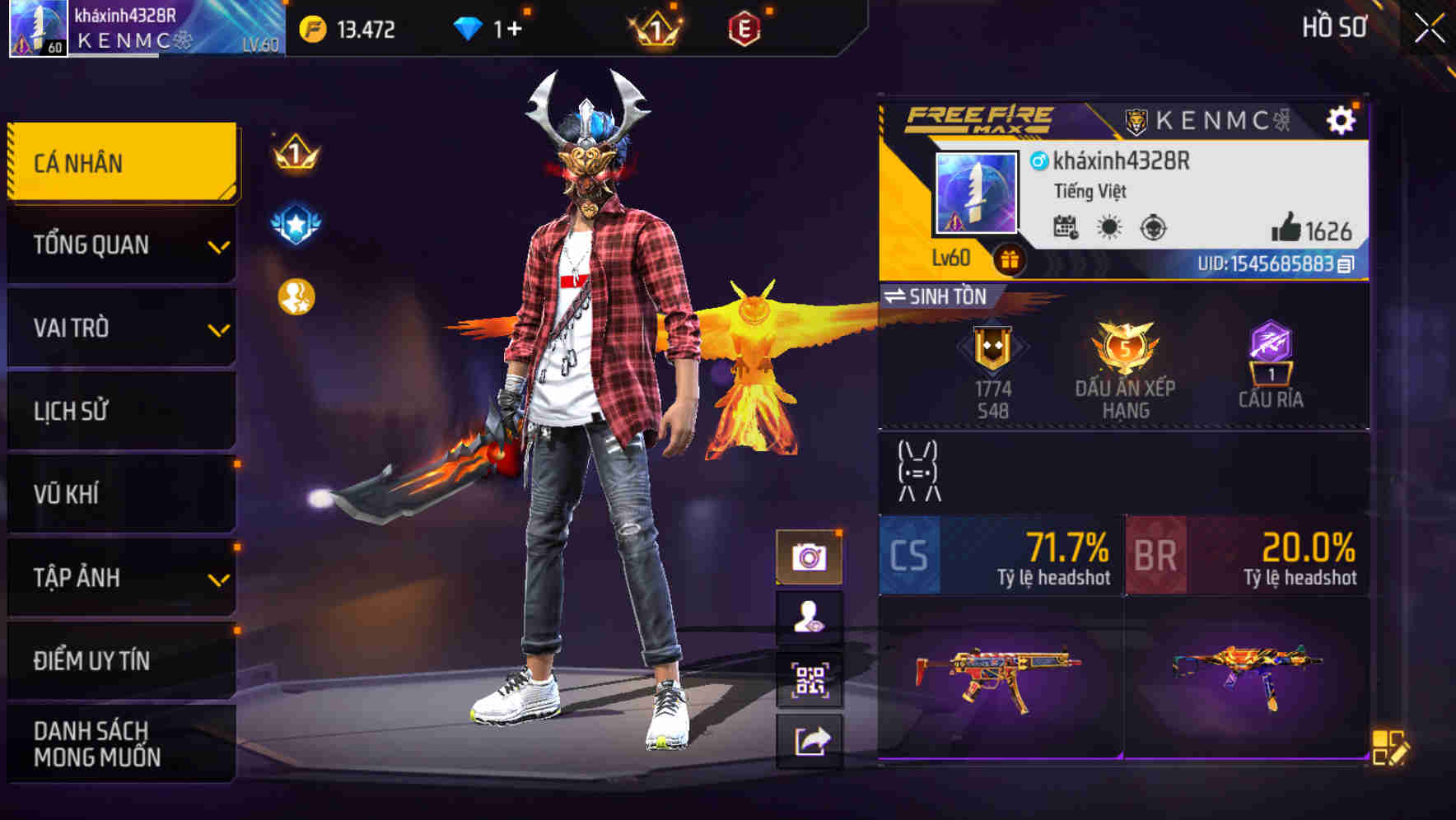Open the settings gear on the profile panel
Screen dimensions: 1456x820
coord(1342,119)
